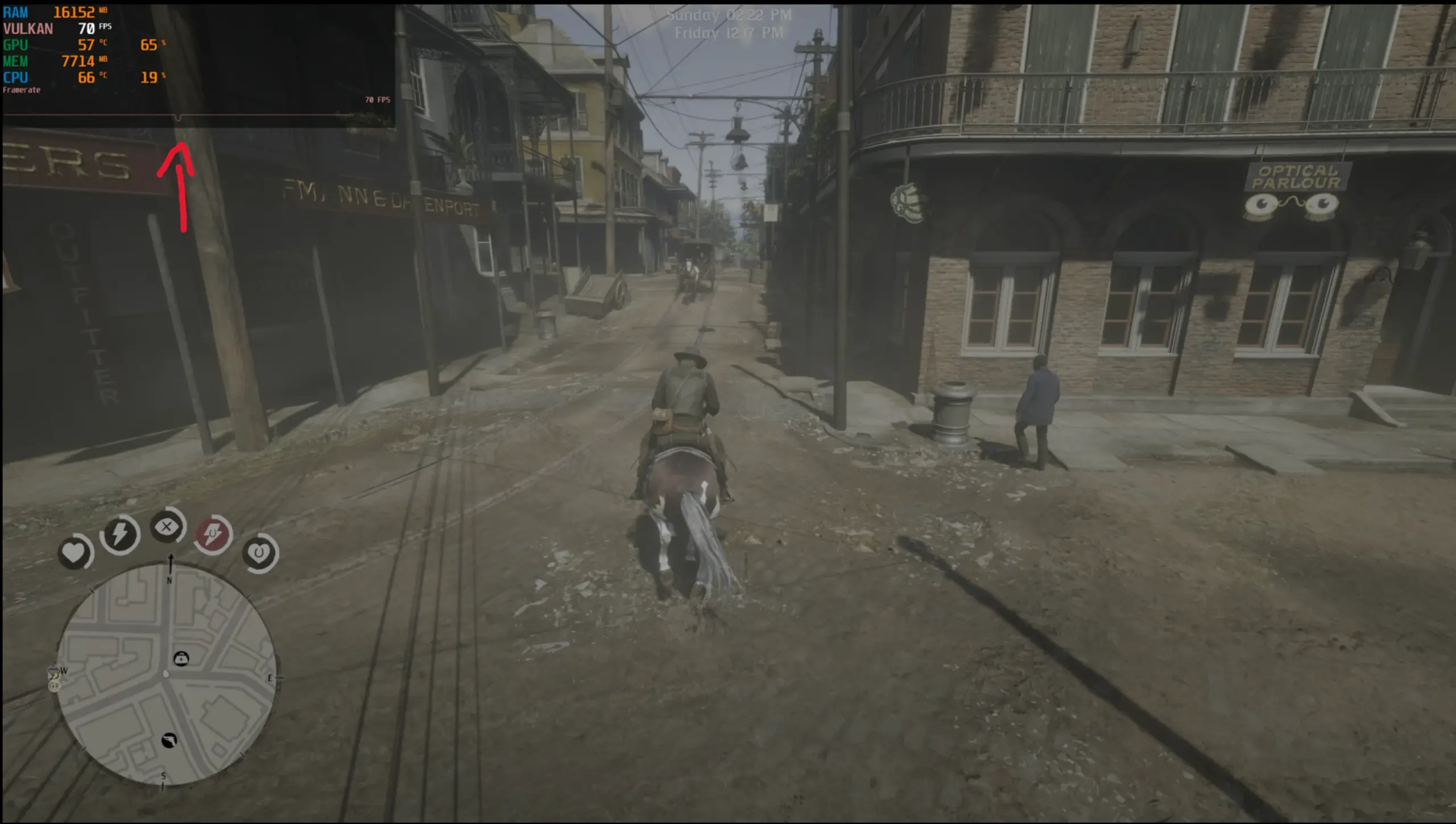Select the doctor bag marker on minimap

[181, 658]
